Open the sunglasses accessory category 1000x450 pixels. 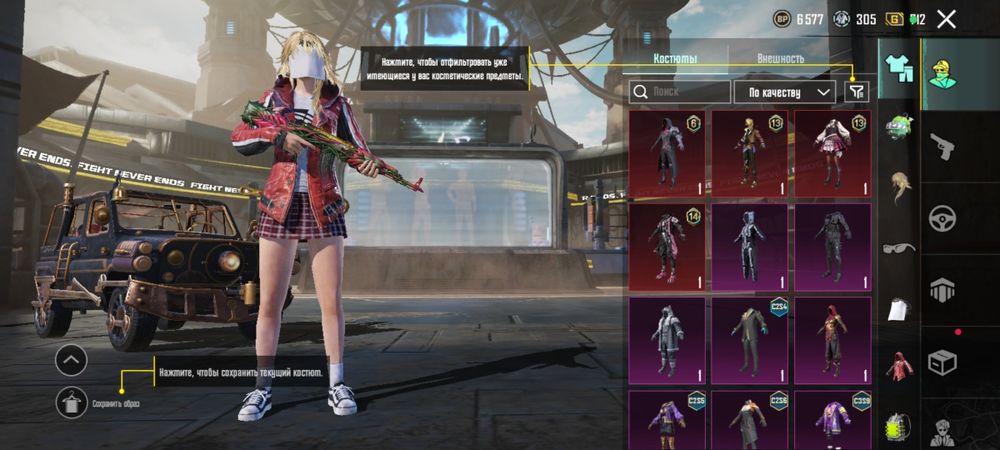(899, 247)
